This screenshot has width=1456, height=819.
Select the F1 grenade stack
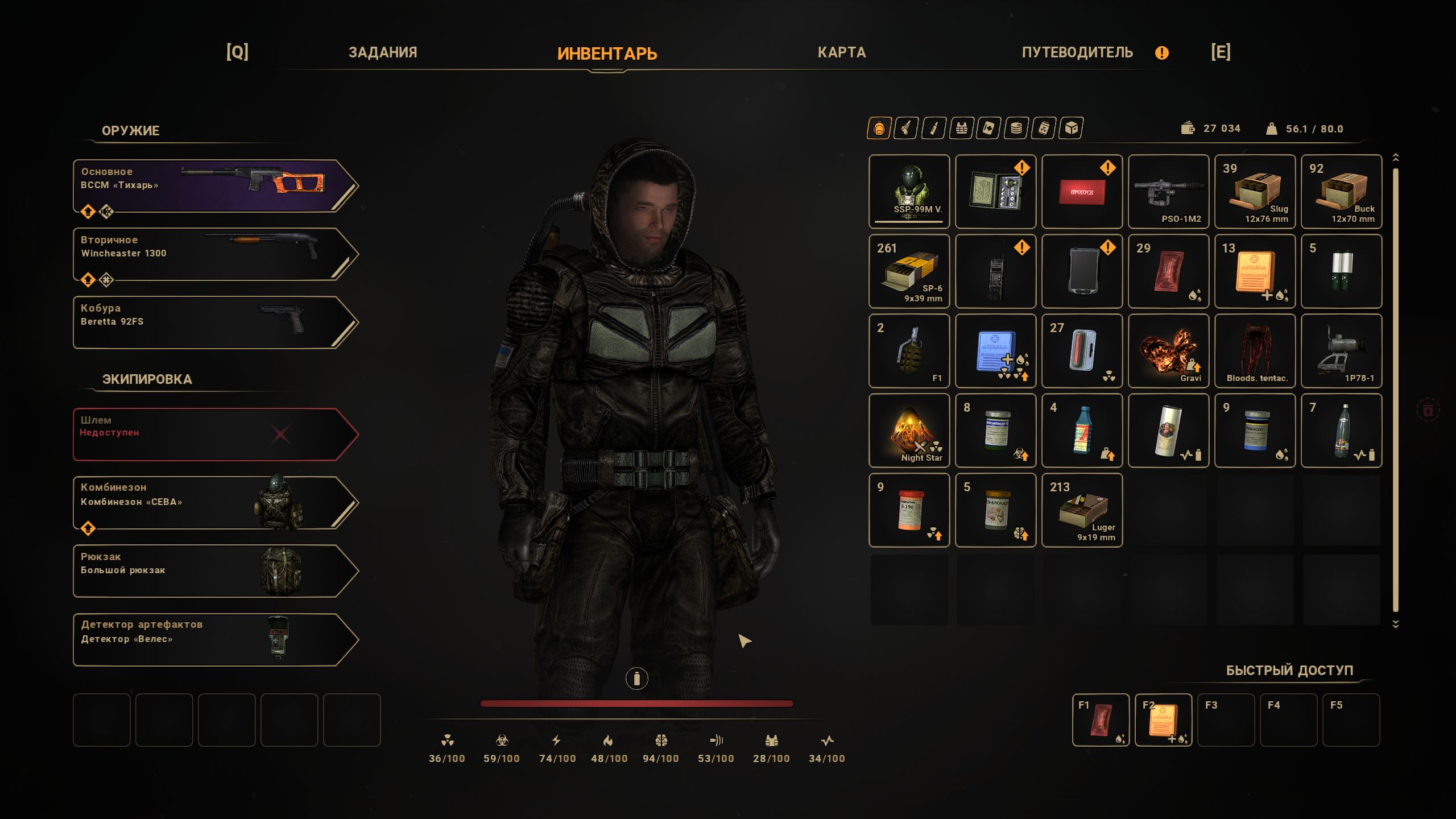909,351
